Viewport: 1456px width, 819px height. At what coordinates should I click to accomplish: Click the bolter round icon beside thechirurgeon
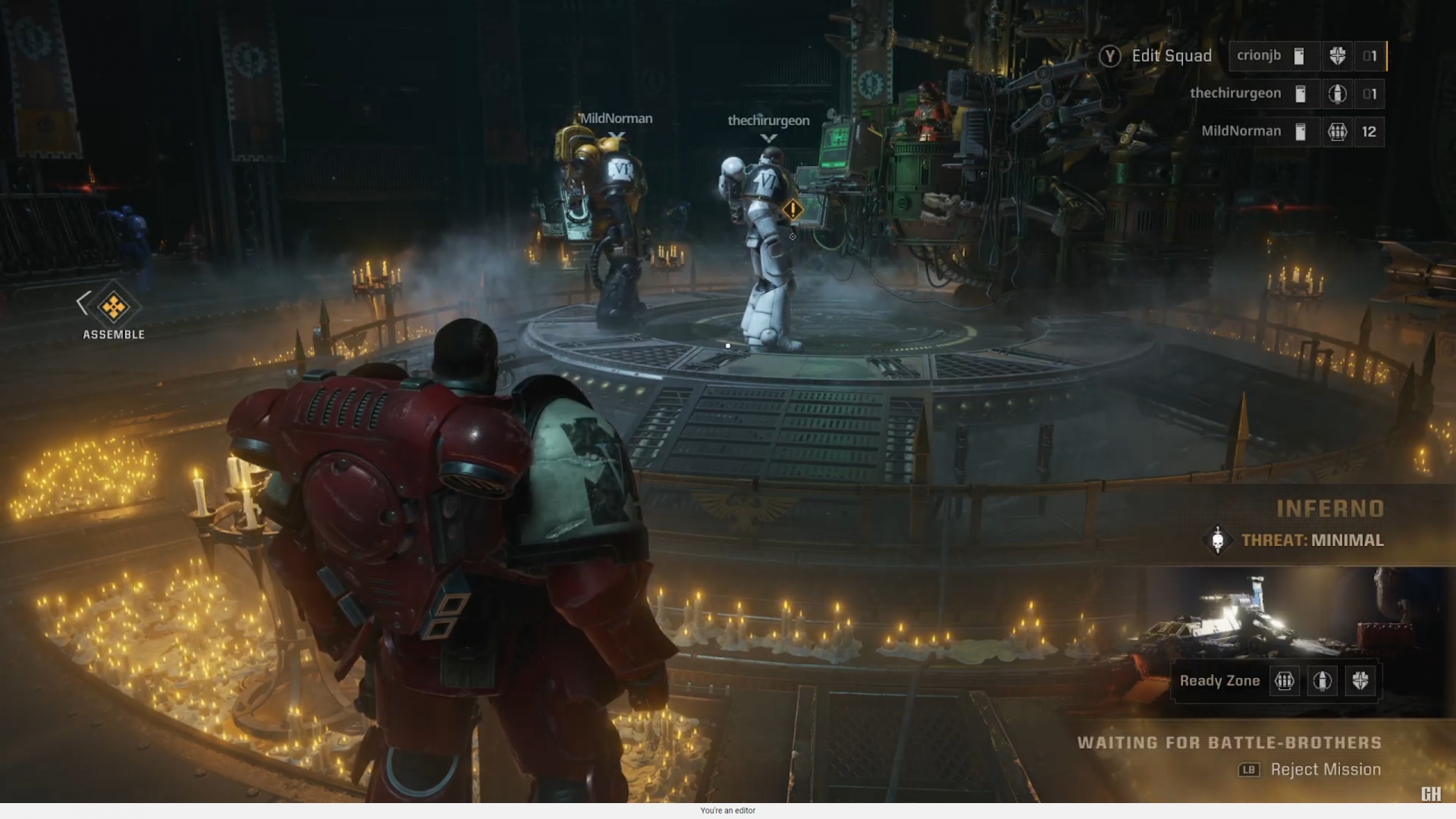[x=1338, y=94]
